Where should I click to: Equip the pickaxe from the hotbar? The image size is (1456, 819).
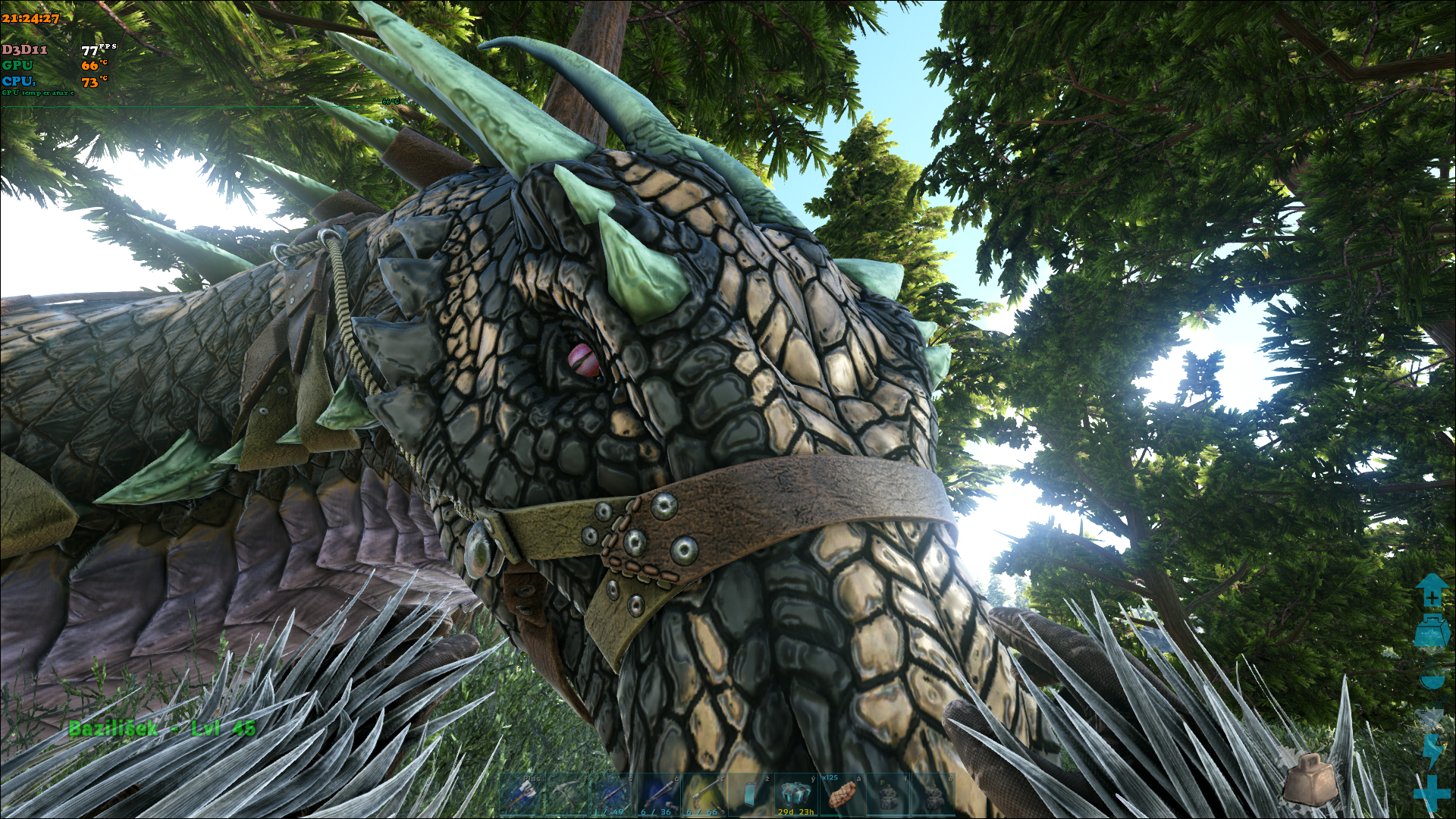[569, 795]
